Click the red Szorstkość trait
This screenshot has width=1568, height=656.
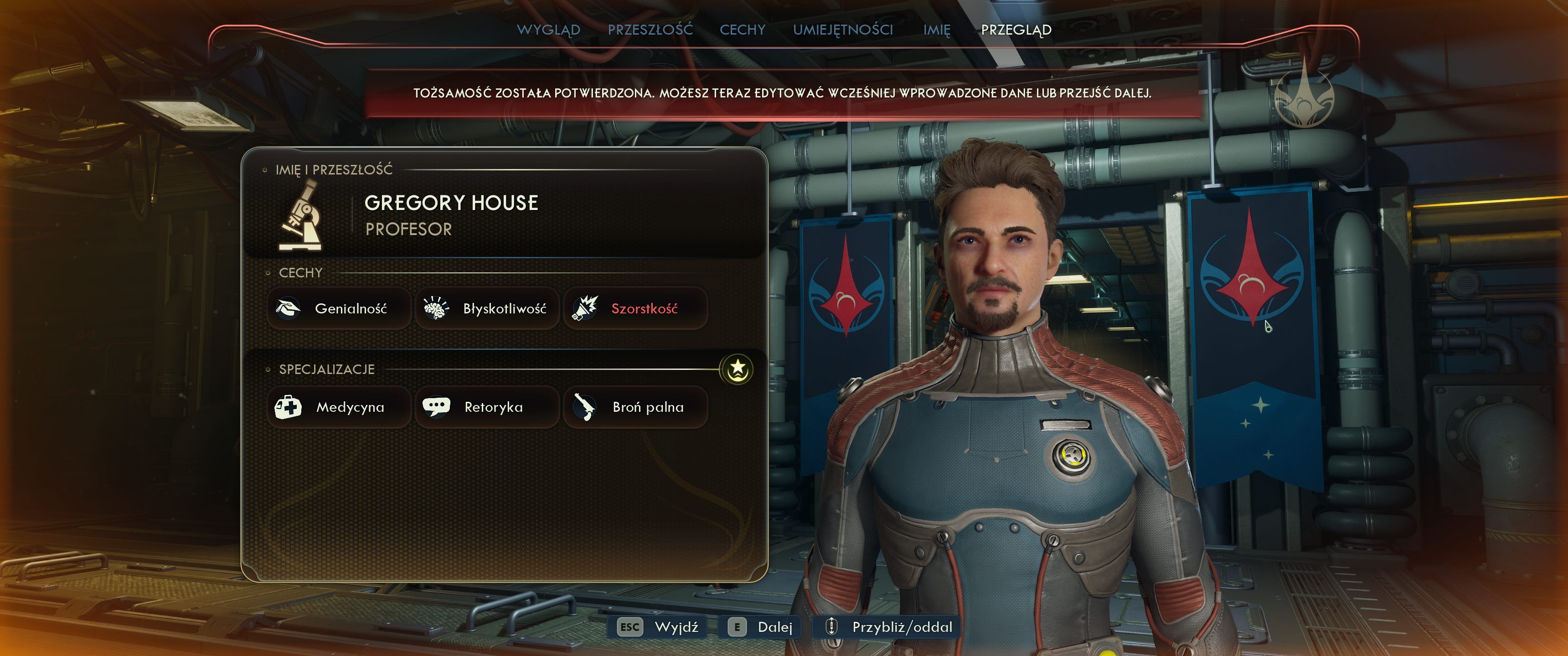click(635, 308)
